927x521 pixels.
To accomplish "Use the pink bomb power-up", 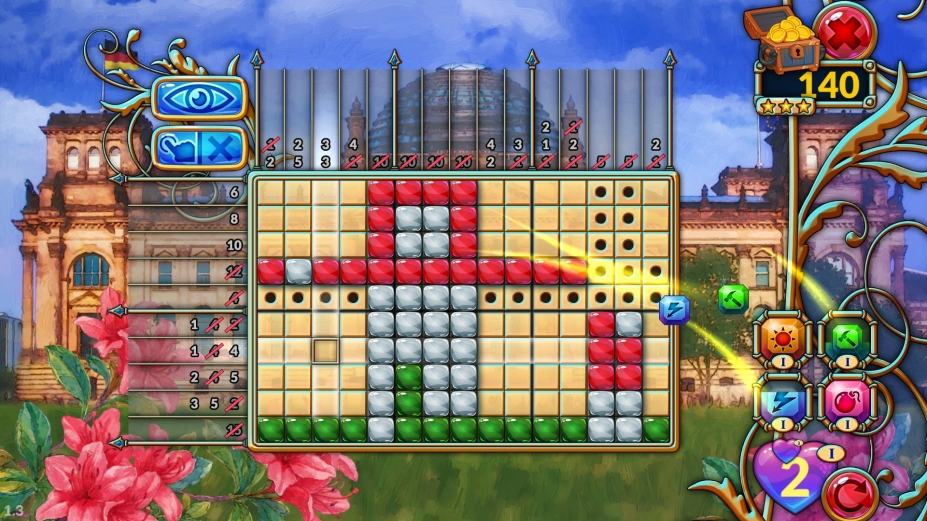I will pyautogui.click(x=847, y=400).
